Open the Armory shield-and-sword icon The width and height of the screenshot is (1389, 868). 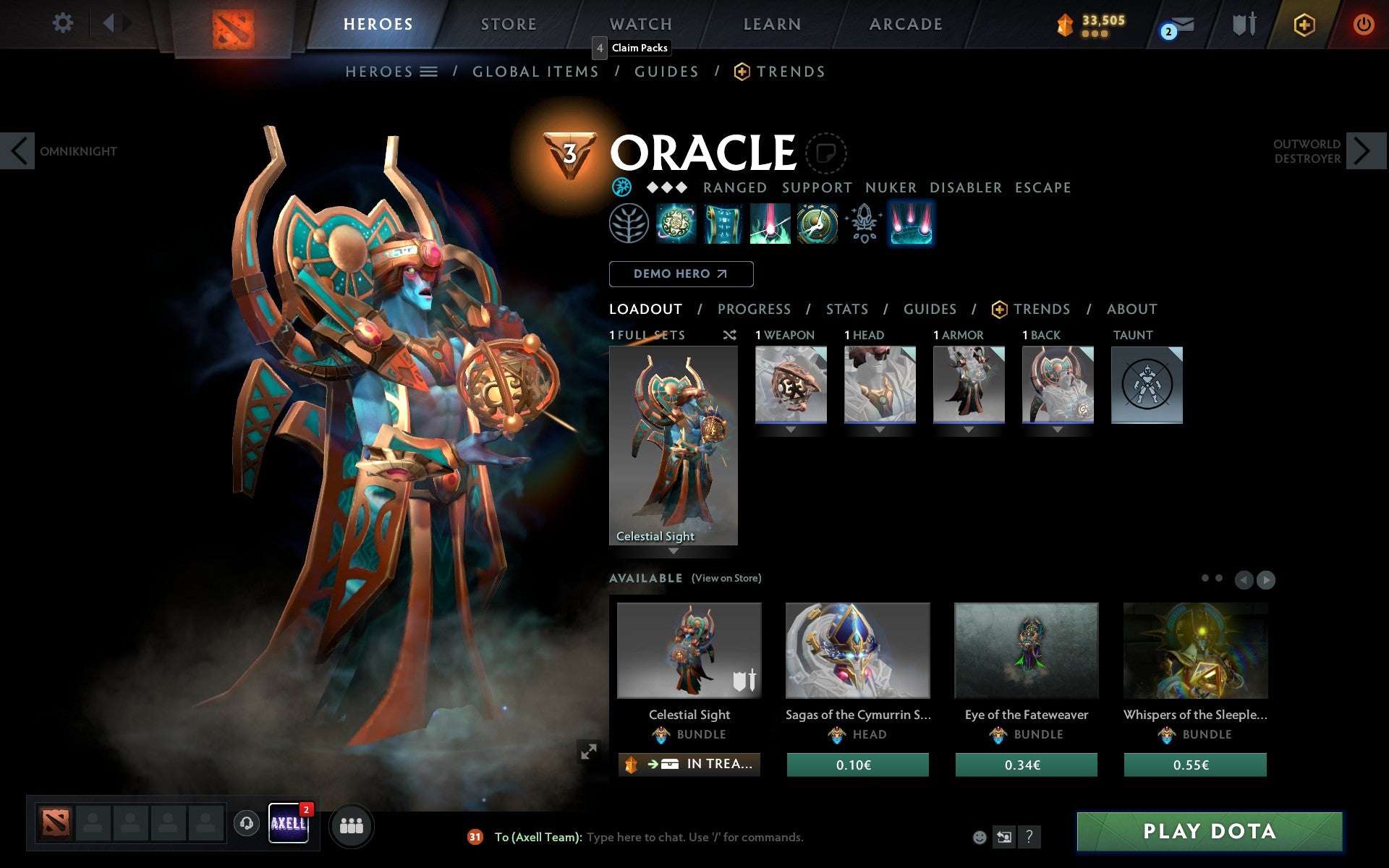coord(1243,24)
